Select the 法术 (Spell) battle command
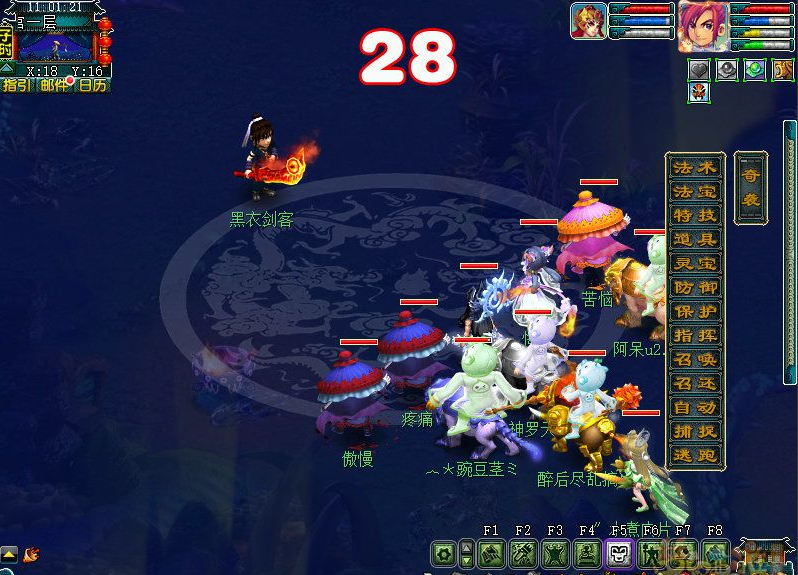This screenshot has height=575, width=798. (695, 168)
